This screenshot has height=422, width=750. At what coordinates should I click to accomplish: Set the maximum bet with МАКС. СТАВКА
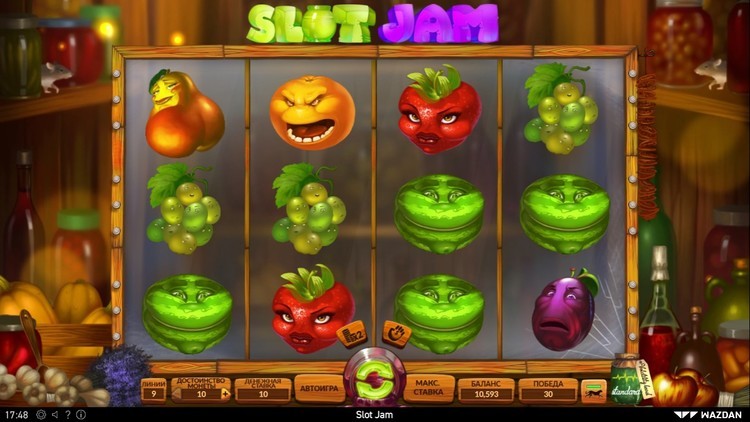pyautogui.click(x=430, y=389)
